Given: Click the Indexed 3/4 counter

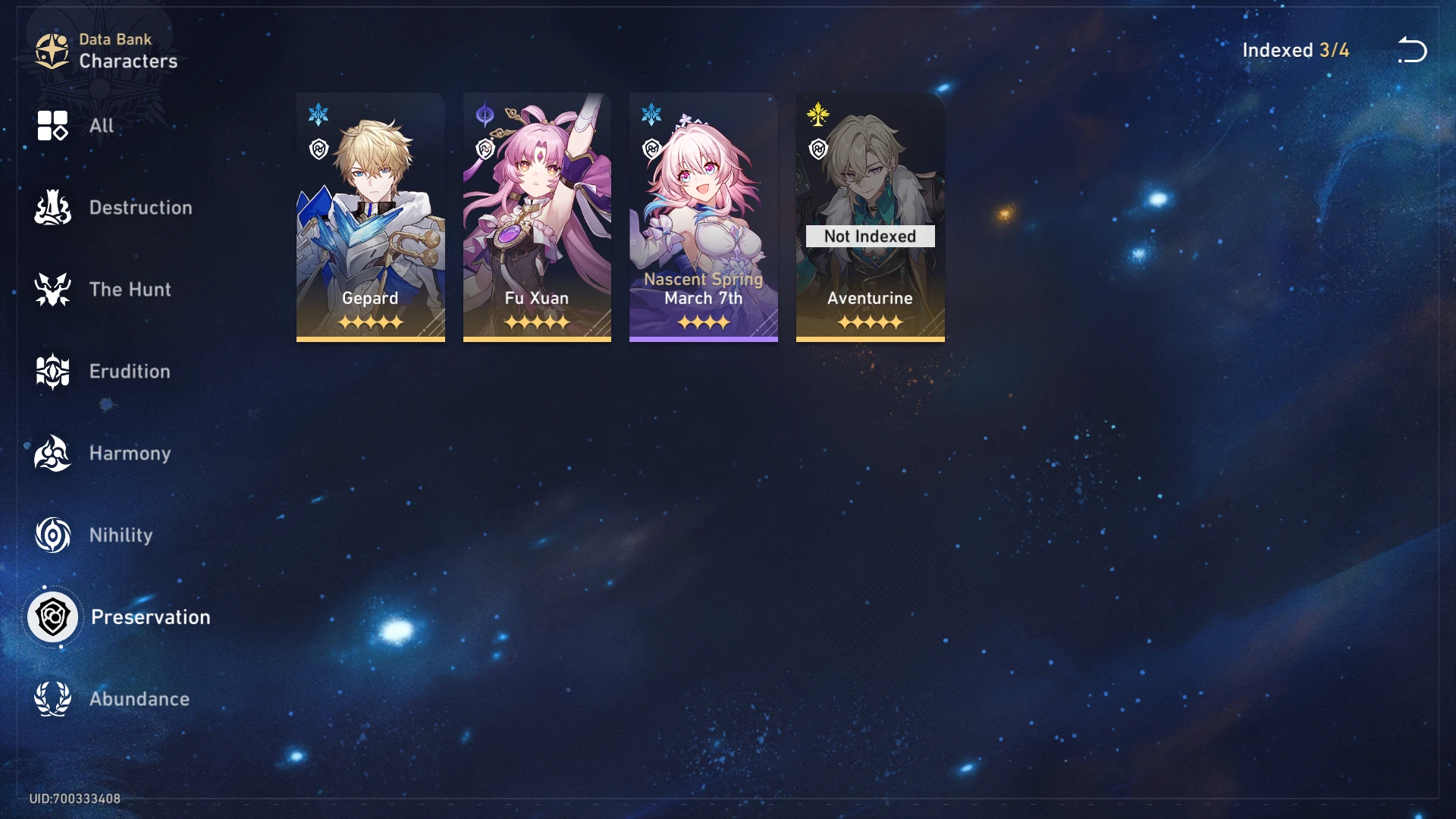Looking at the screenshot, I should tap(1295, 50).
